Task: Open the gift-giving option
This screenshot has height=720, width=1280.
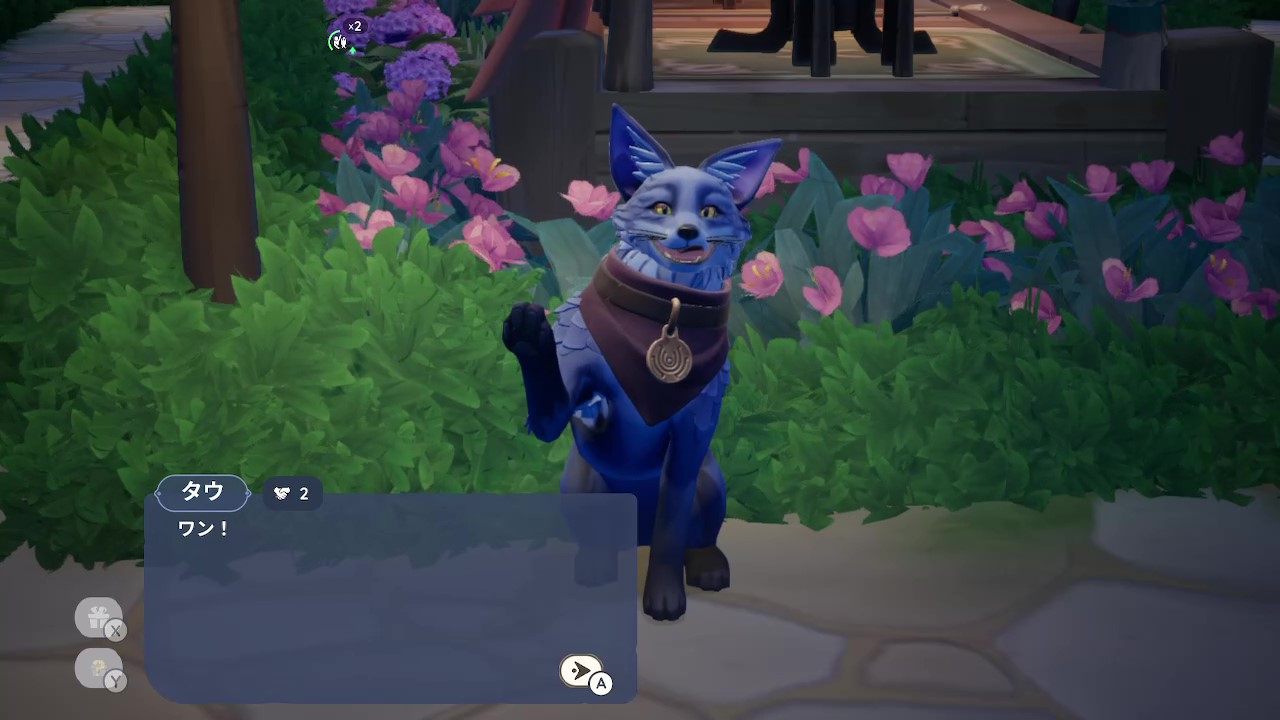Action: point(98,618)
